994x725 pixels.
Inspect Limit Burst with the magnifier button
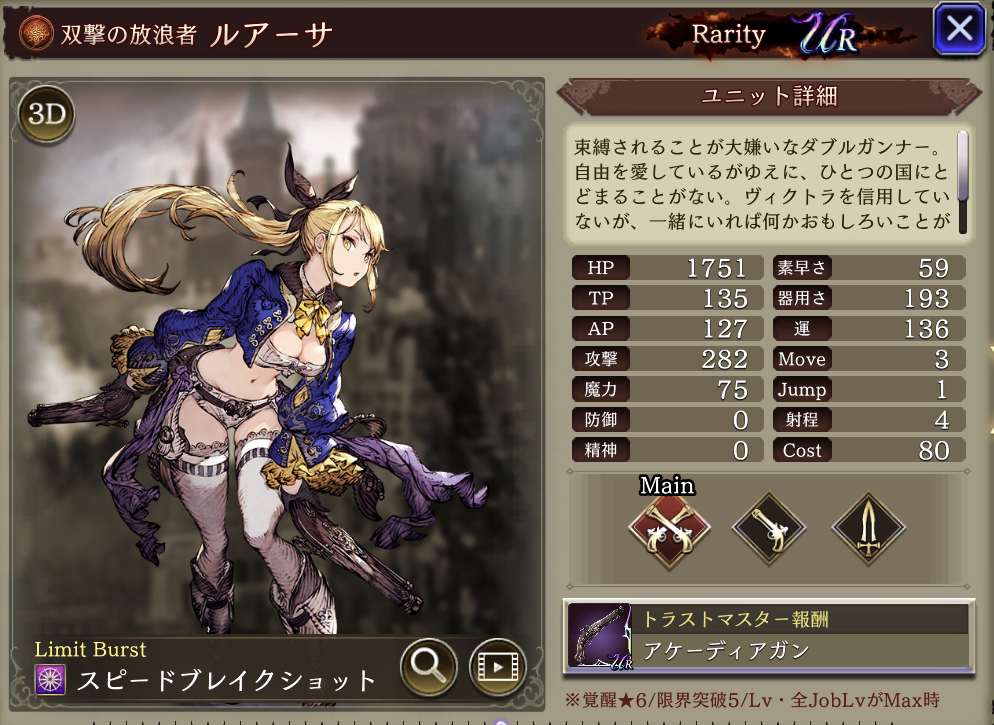coord(429,665)
